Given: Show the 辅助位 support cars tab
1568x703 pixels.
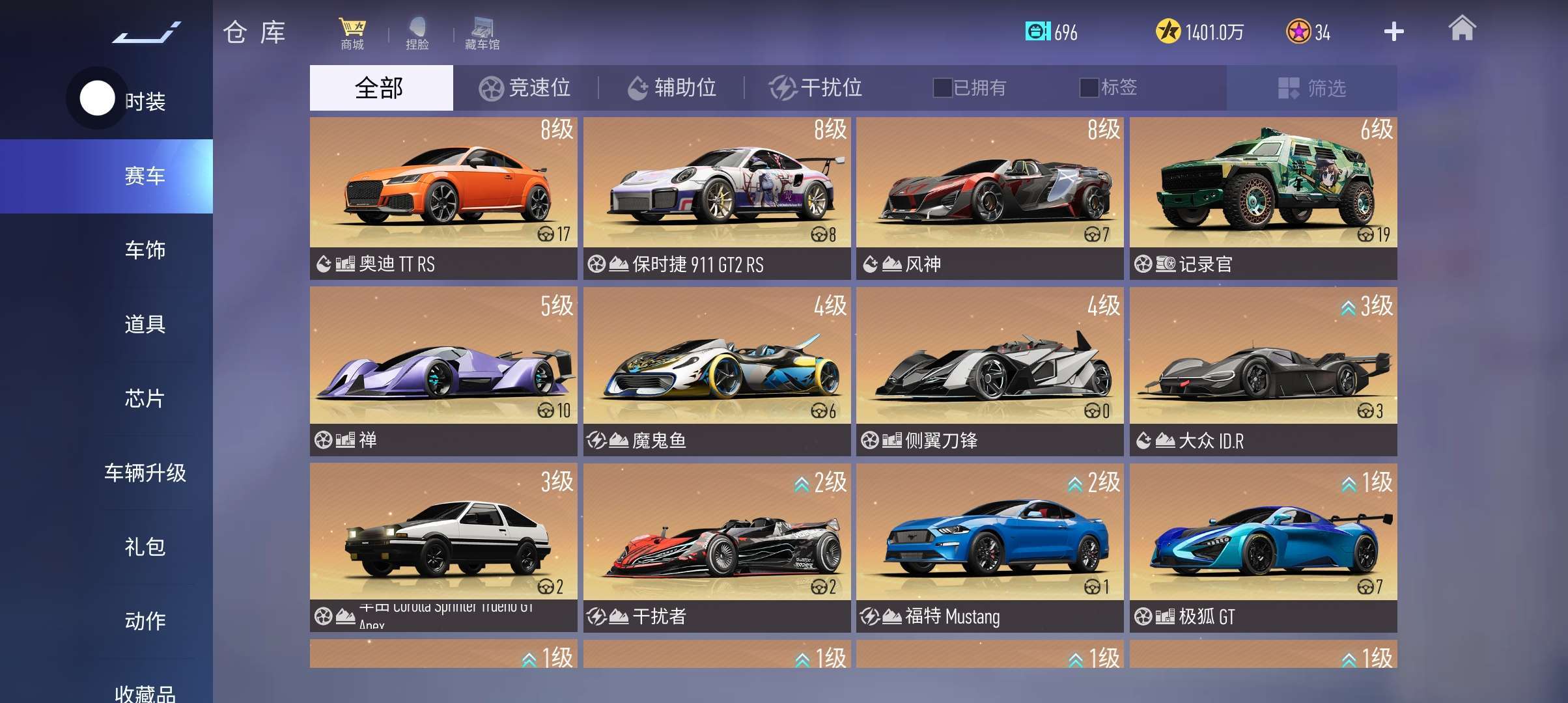Looking at the screenshot, I should click(671, 88).
